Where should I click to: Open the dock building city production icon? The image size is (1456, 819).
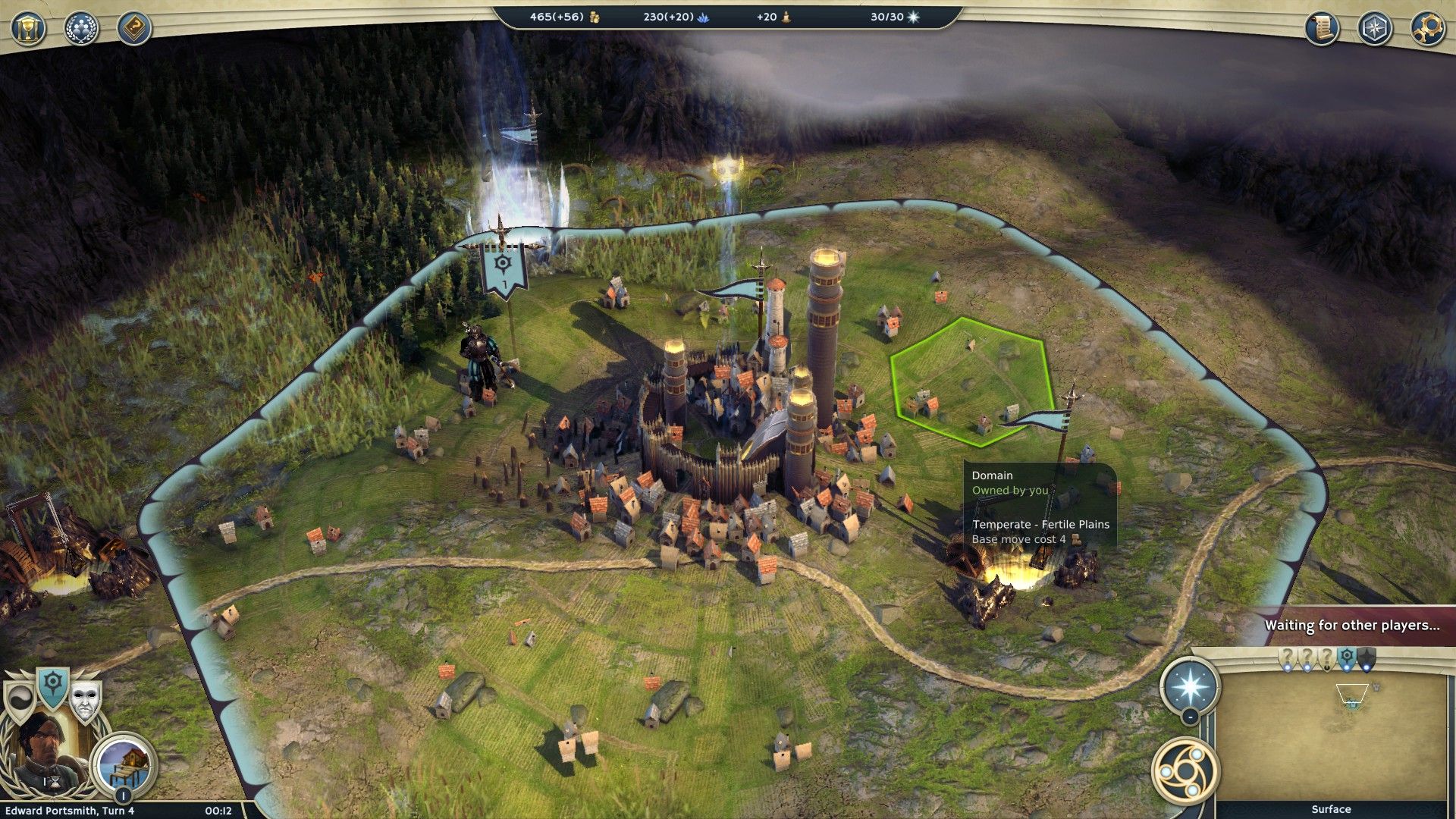[x=124, y=762]
